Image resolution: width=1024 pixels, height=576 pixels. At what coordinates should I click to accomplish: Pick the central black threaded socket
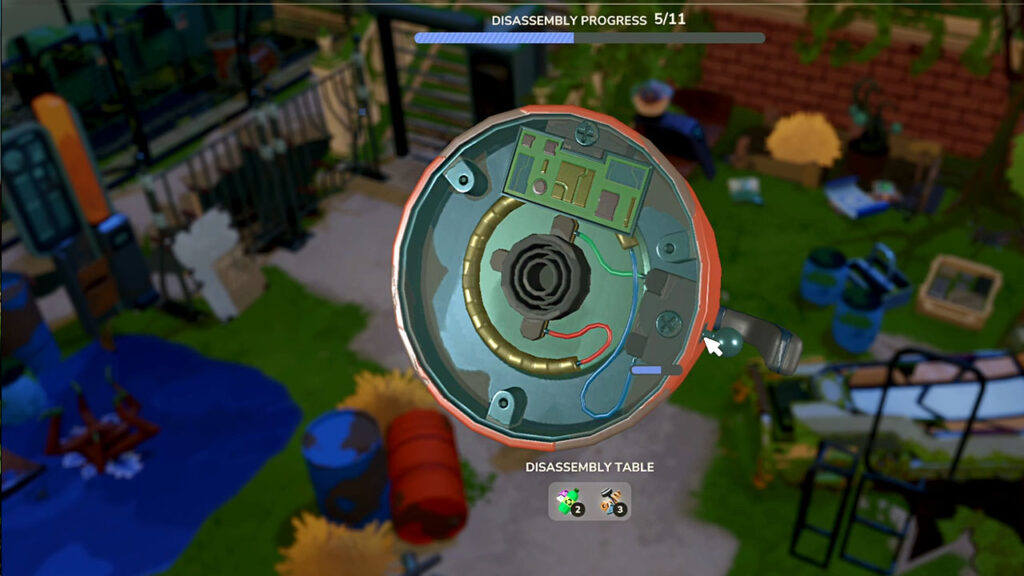coord(538,268)
